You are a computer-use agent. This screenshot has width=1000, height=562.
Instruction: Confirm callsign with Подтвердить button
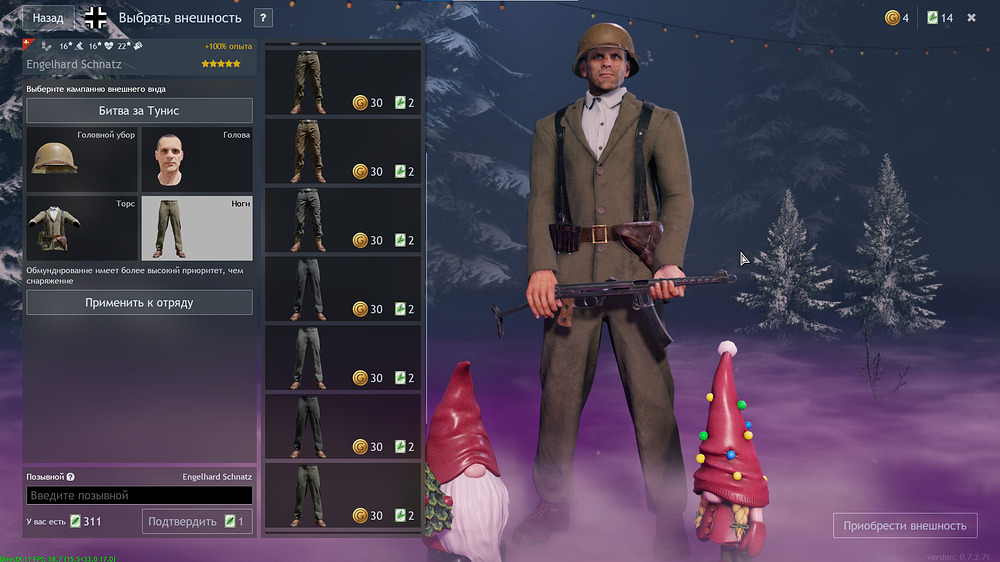coord(197,521)
